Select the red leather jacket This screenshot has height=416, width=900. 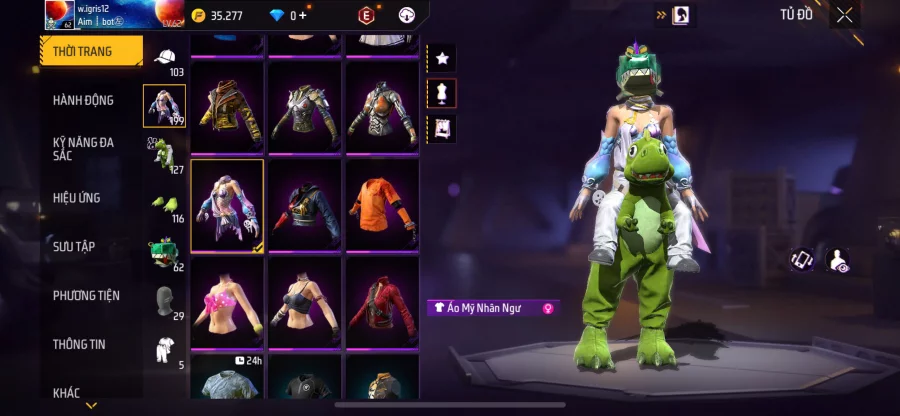click(x=382, y=302)
